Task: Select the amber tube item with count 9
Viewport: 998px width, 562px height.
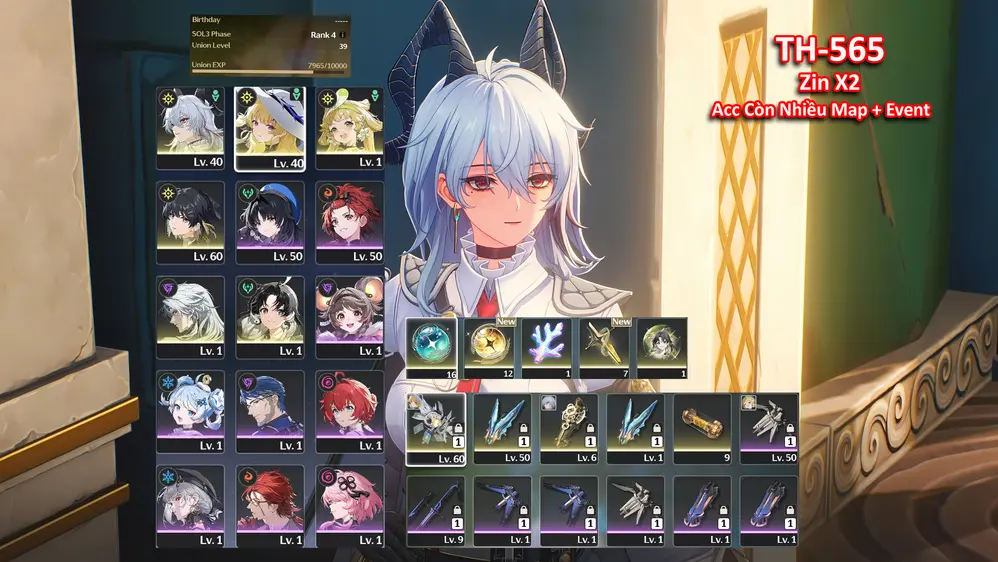Action: 702,429
